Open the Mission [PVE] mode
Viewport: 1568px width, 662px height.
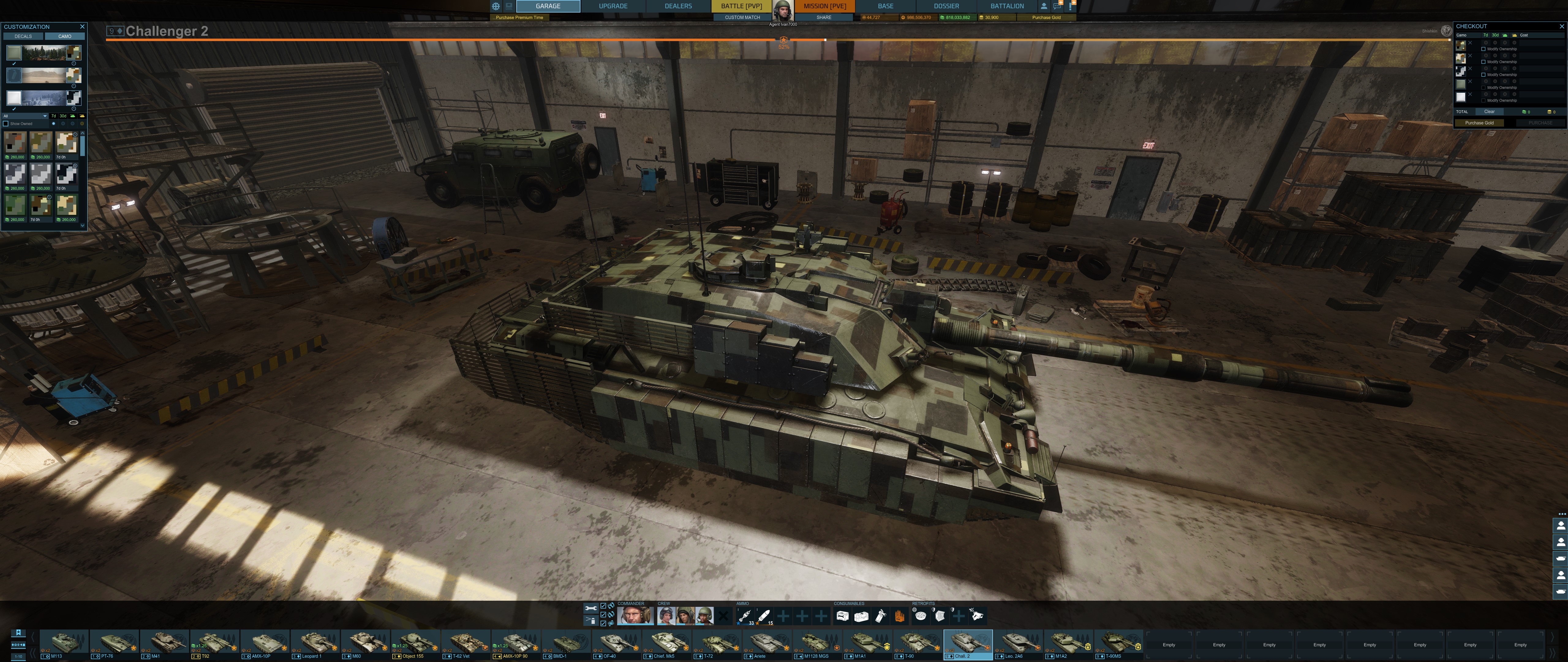[x=824, y=6]
